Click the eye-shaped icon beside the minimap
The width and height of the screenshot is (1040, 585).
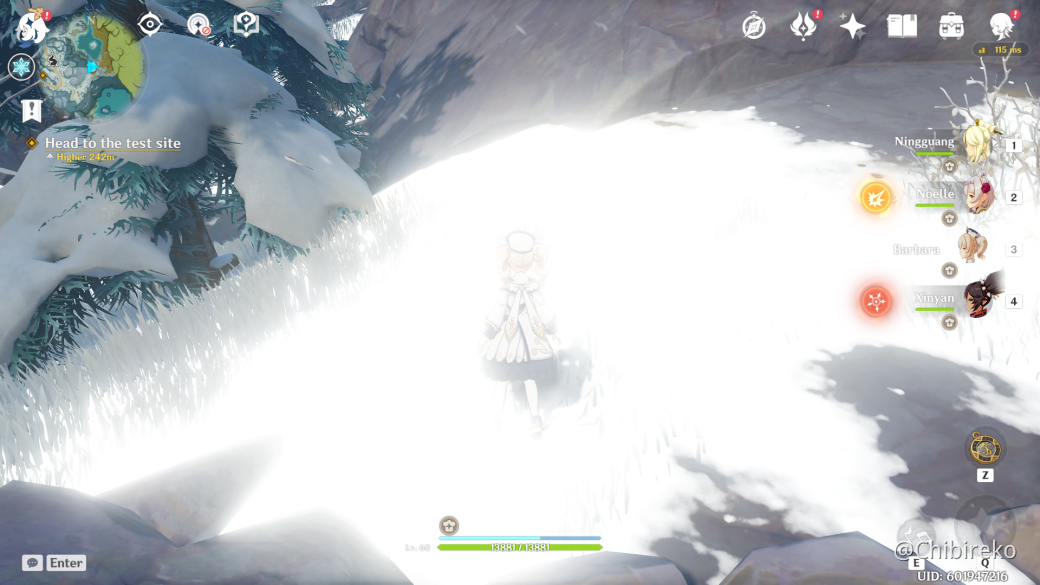(150, 24)
